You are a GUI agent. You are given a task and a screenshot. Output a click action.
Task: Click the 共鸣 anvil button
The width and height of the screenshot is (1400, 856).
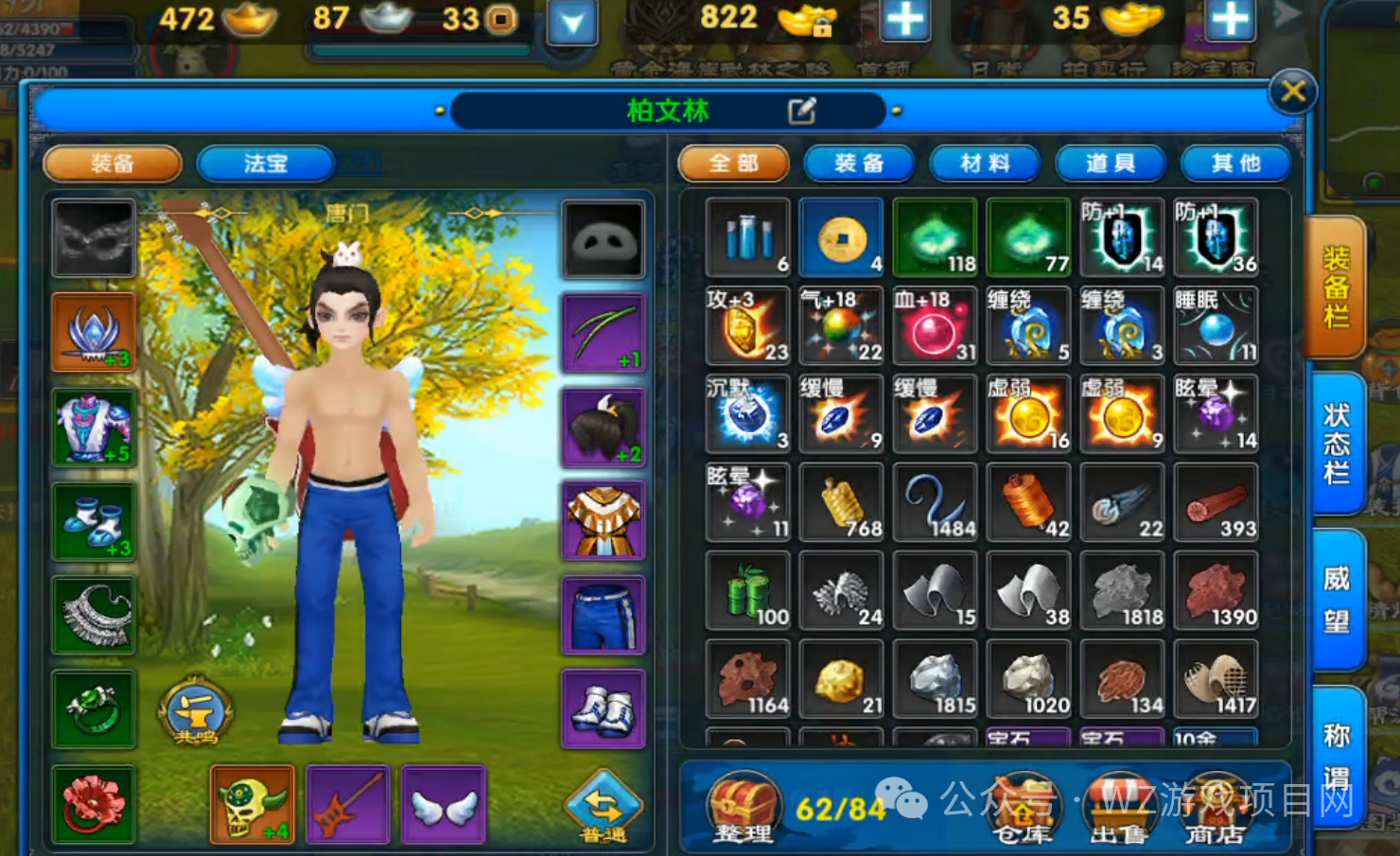pyautogui.click(x=196, y=710)
